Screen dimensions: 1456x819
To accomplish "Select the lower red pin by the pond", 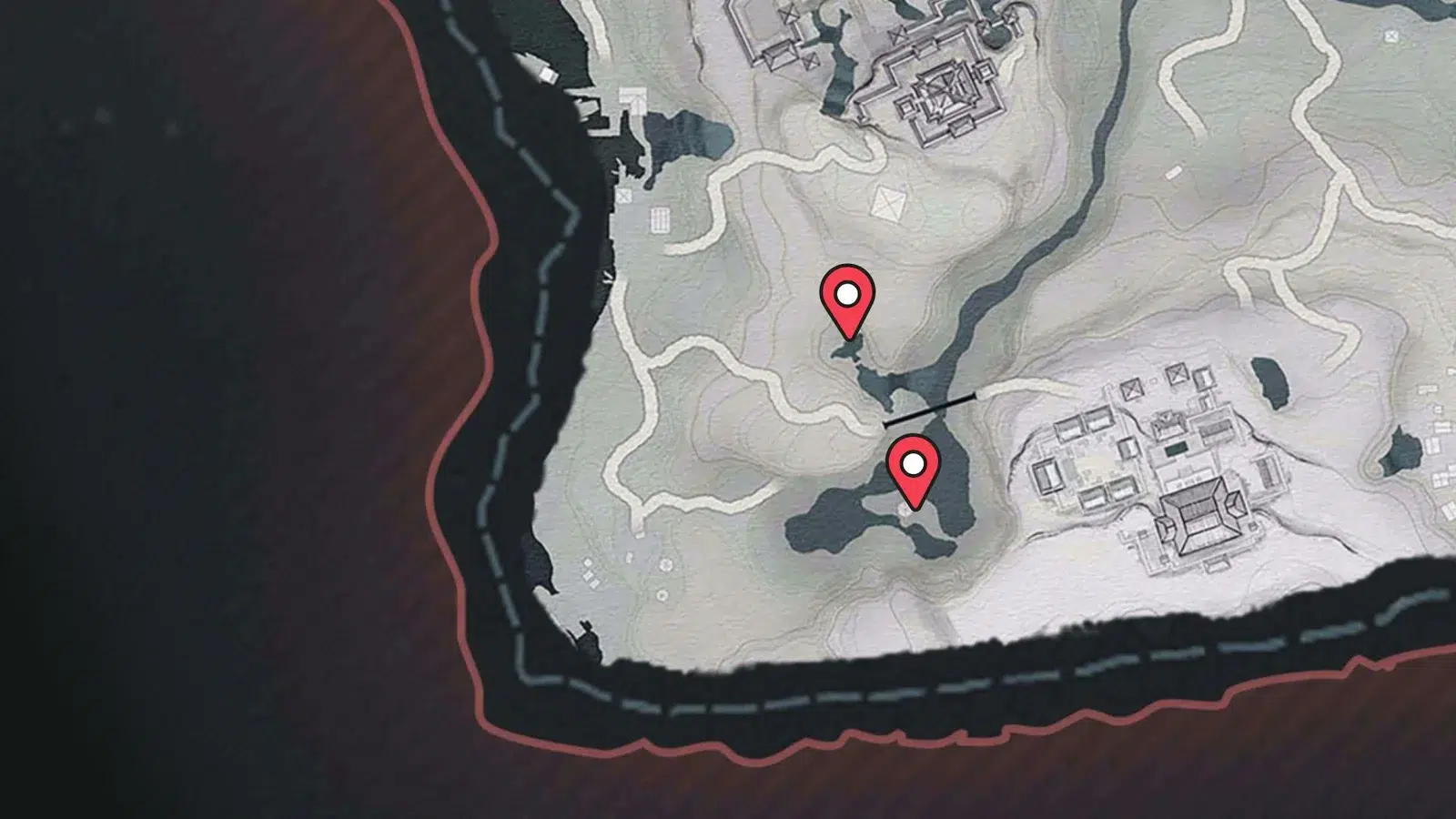I will pyautogui.click(x=914, y=467).
